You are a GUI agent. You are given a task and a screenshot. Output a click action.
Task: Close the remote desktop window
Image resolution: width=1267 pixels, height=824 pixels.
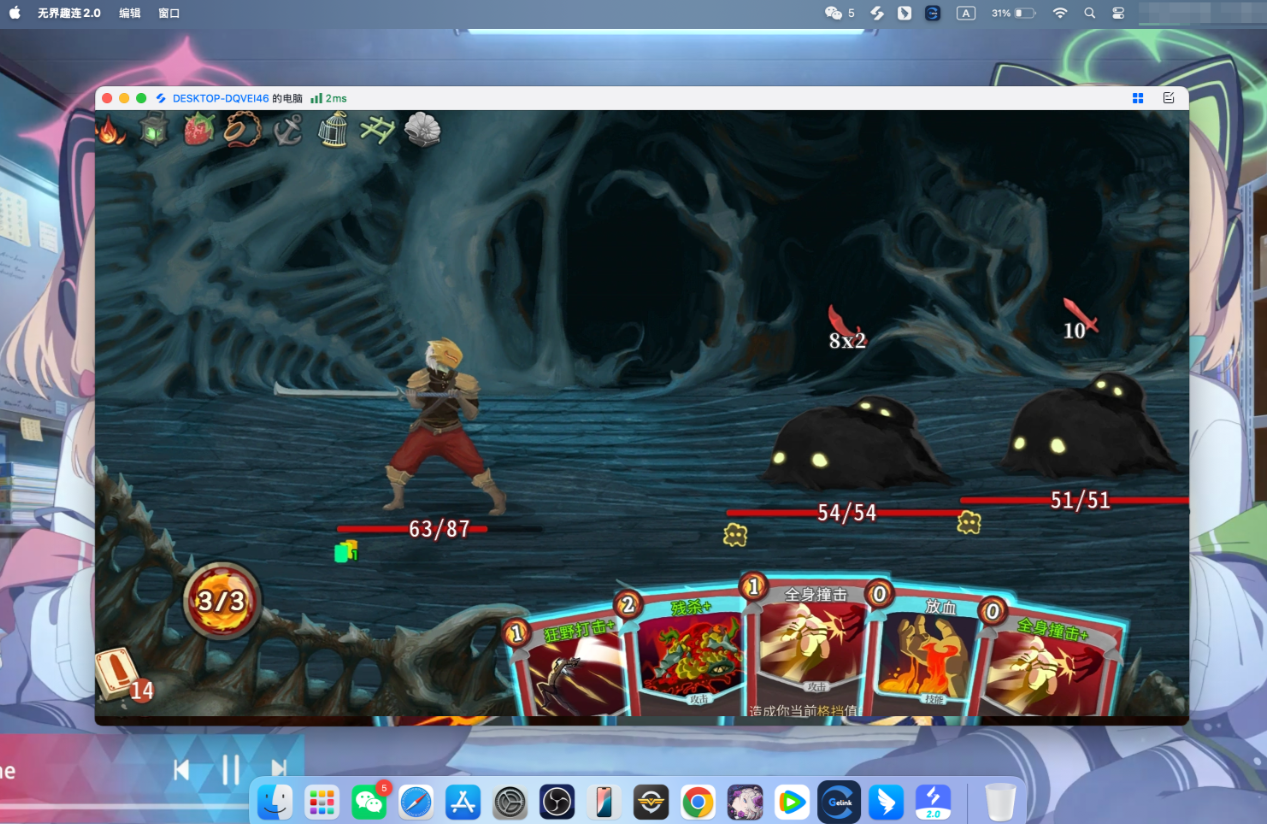coord(108,98)
